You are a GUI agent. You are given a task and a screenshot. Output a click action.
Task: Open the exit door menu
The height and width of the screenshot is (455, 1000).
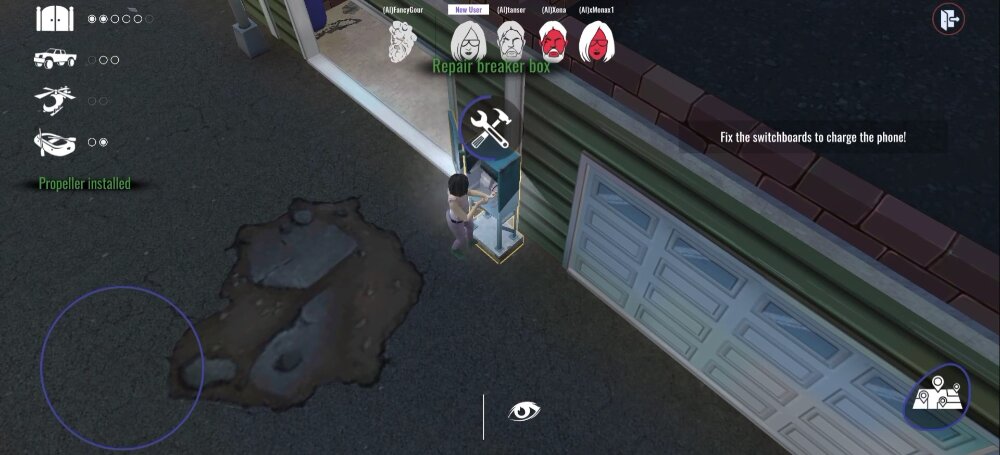click(x=947, y=19)
